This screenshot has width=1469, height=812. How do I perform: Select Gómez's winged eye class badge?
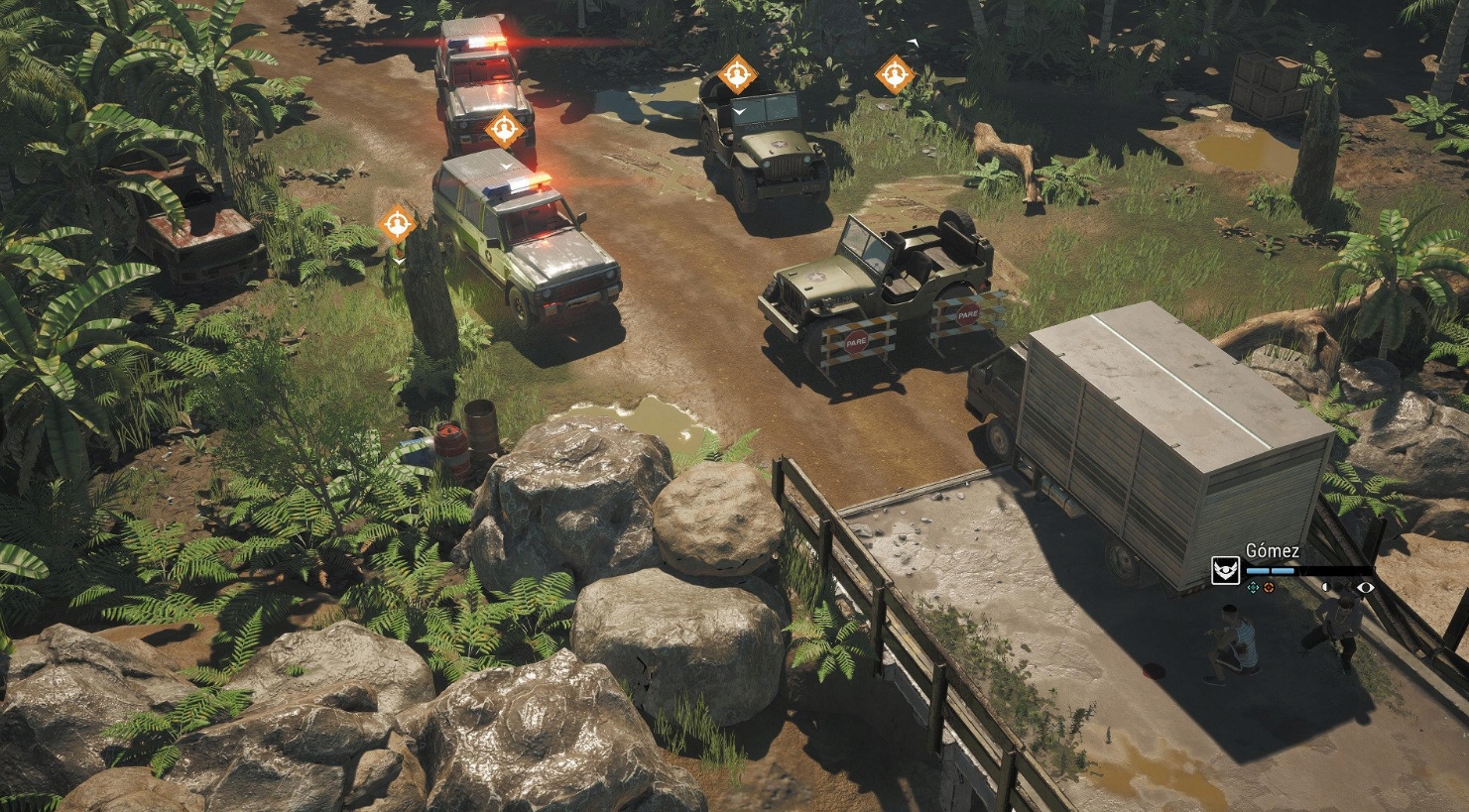1226,571
